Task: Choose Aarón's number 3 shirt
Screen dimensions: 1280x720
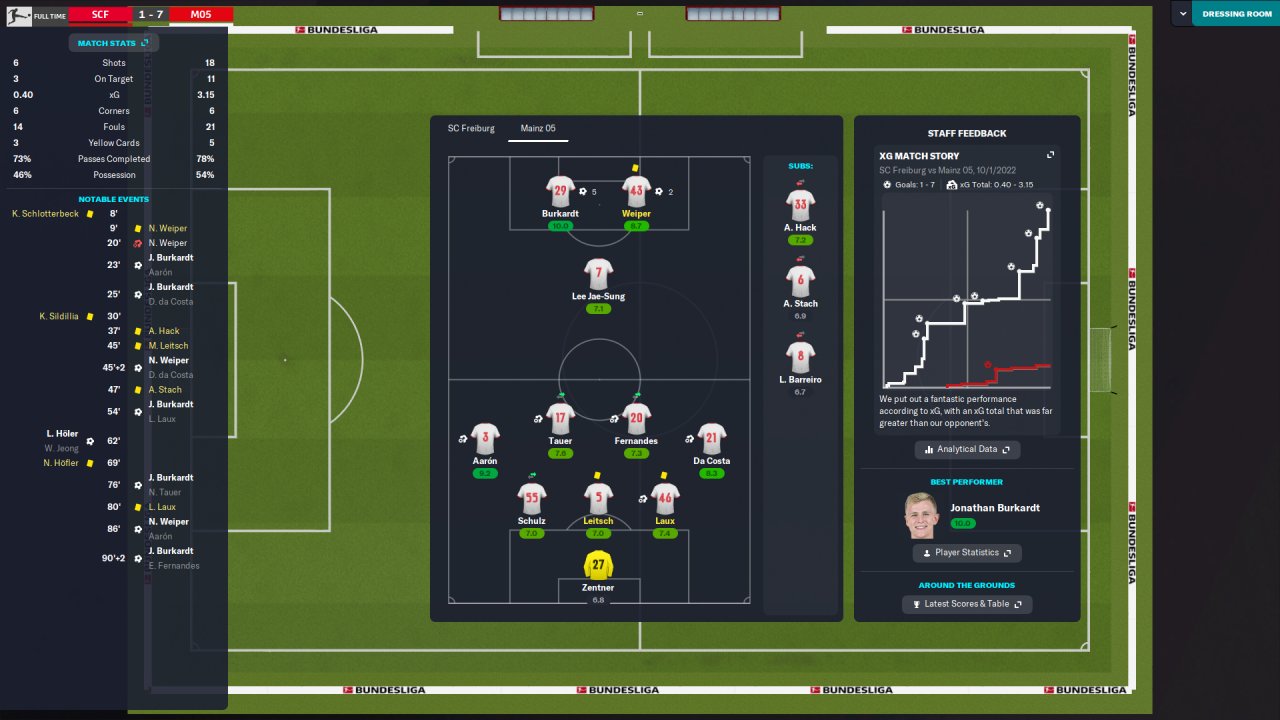Action: (485, 438)
